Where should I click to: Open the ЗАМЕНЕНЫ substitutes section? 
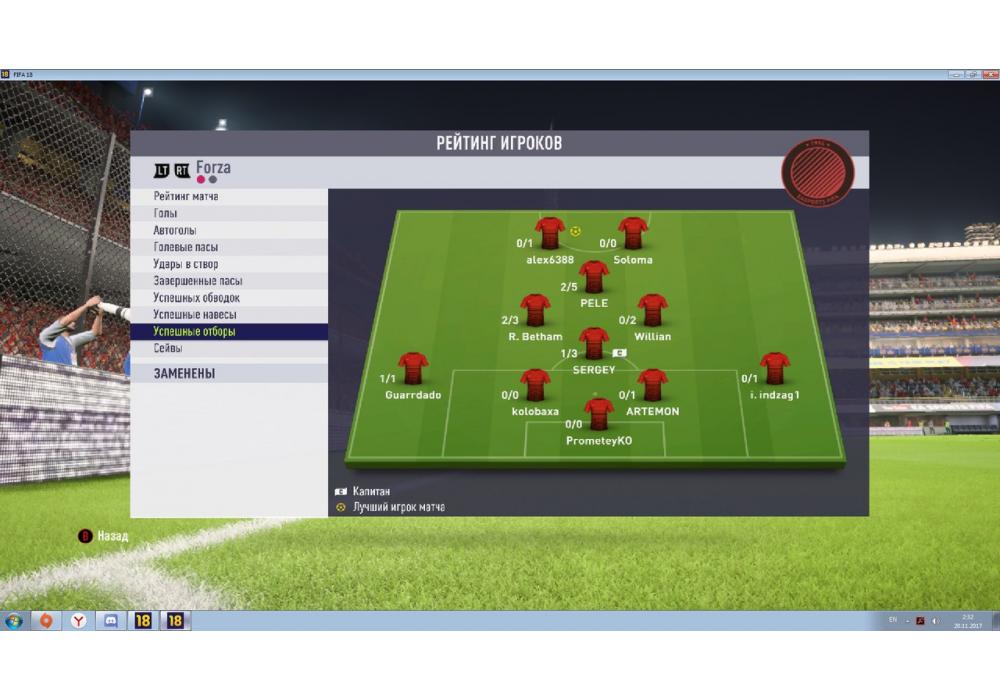point(185,374)
